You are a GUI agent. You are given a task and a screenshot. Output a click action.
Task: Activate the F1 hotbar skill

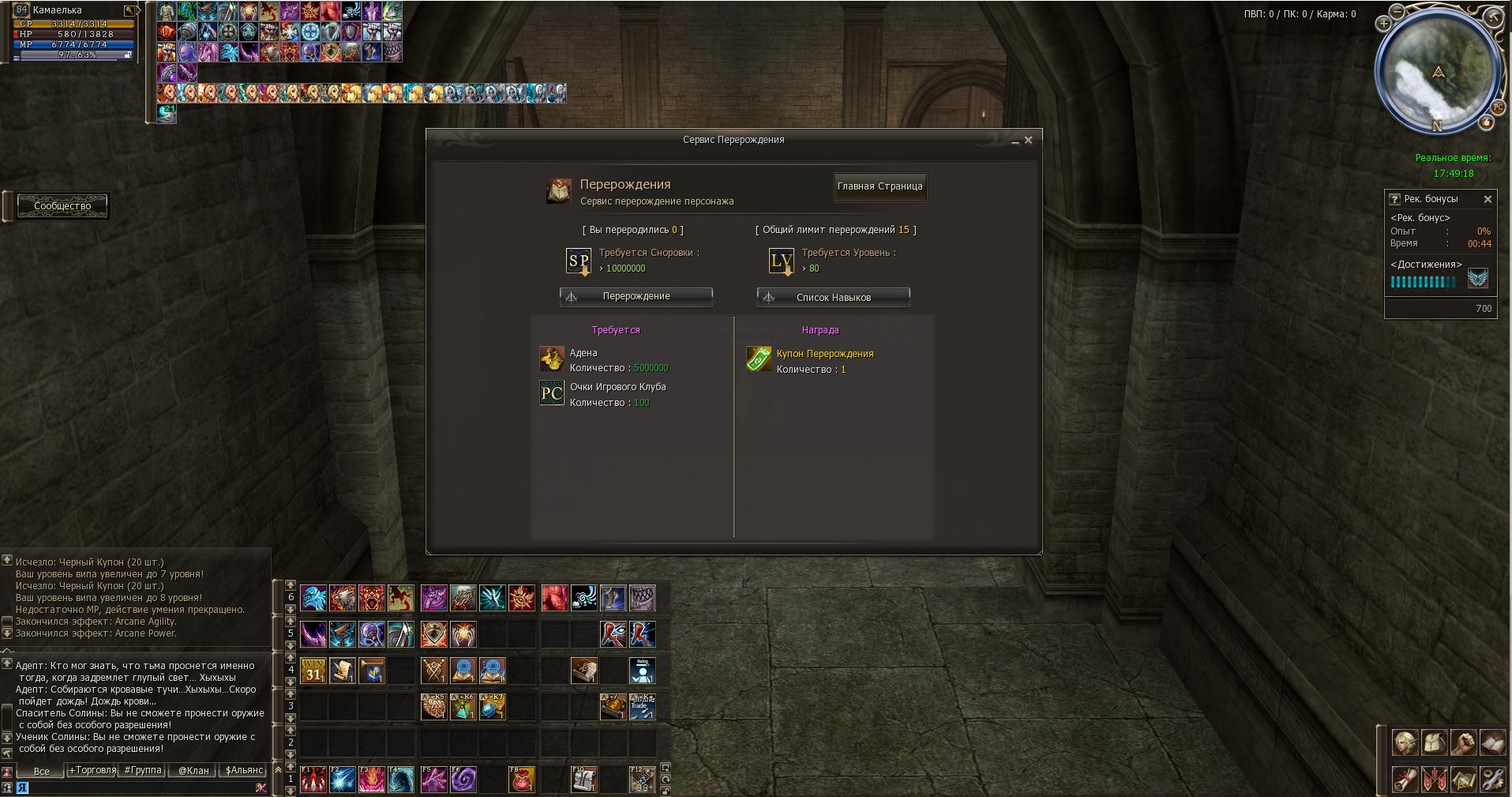(x=313, y=780)
